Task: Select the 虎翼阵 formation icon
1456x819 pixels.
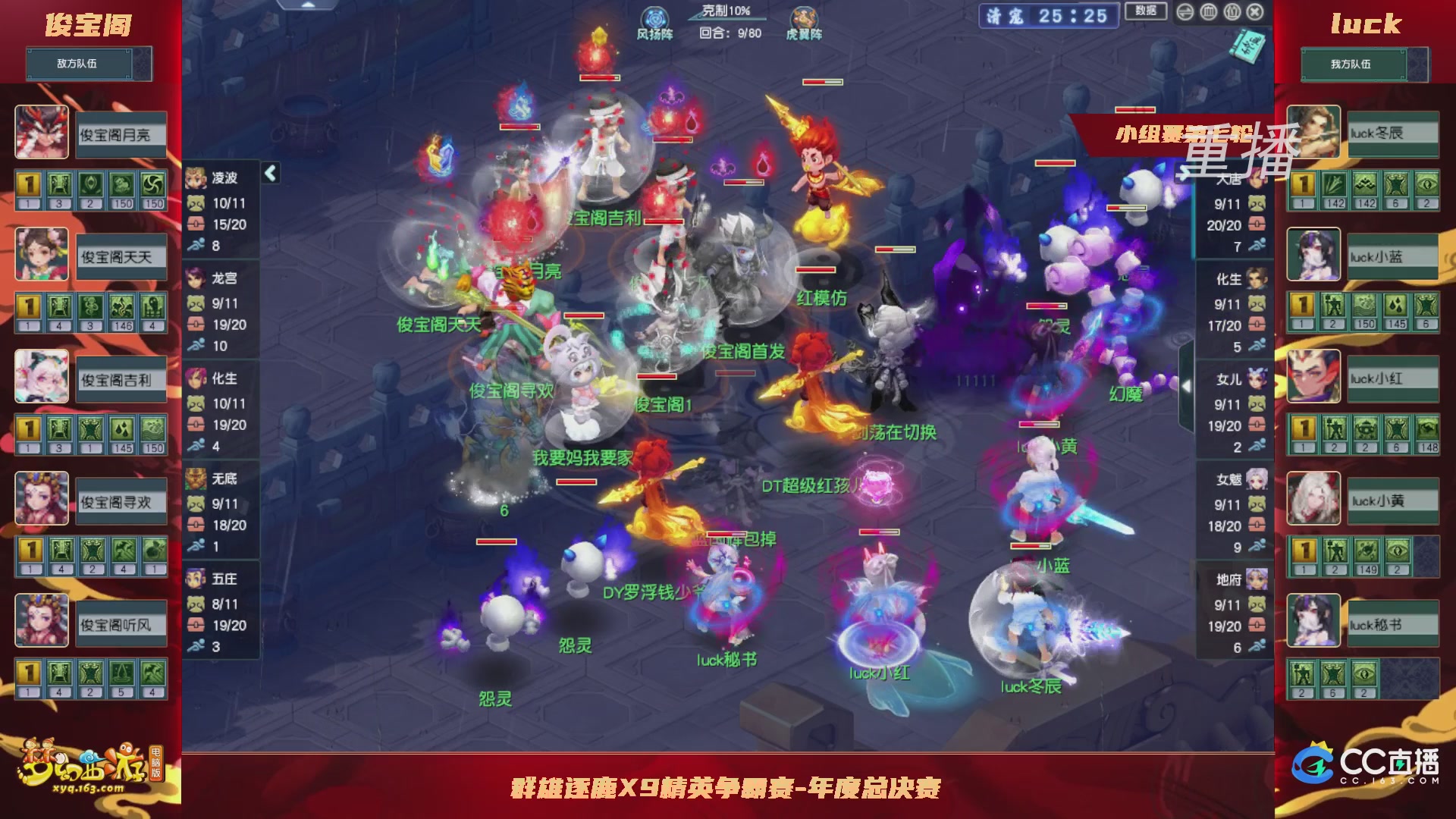Action: click(x=804, y=17)
